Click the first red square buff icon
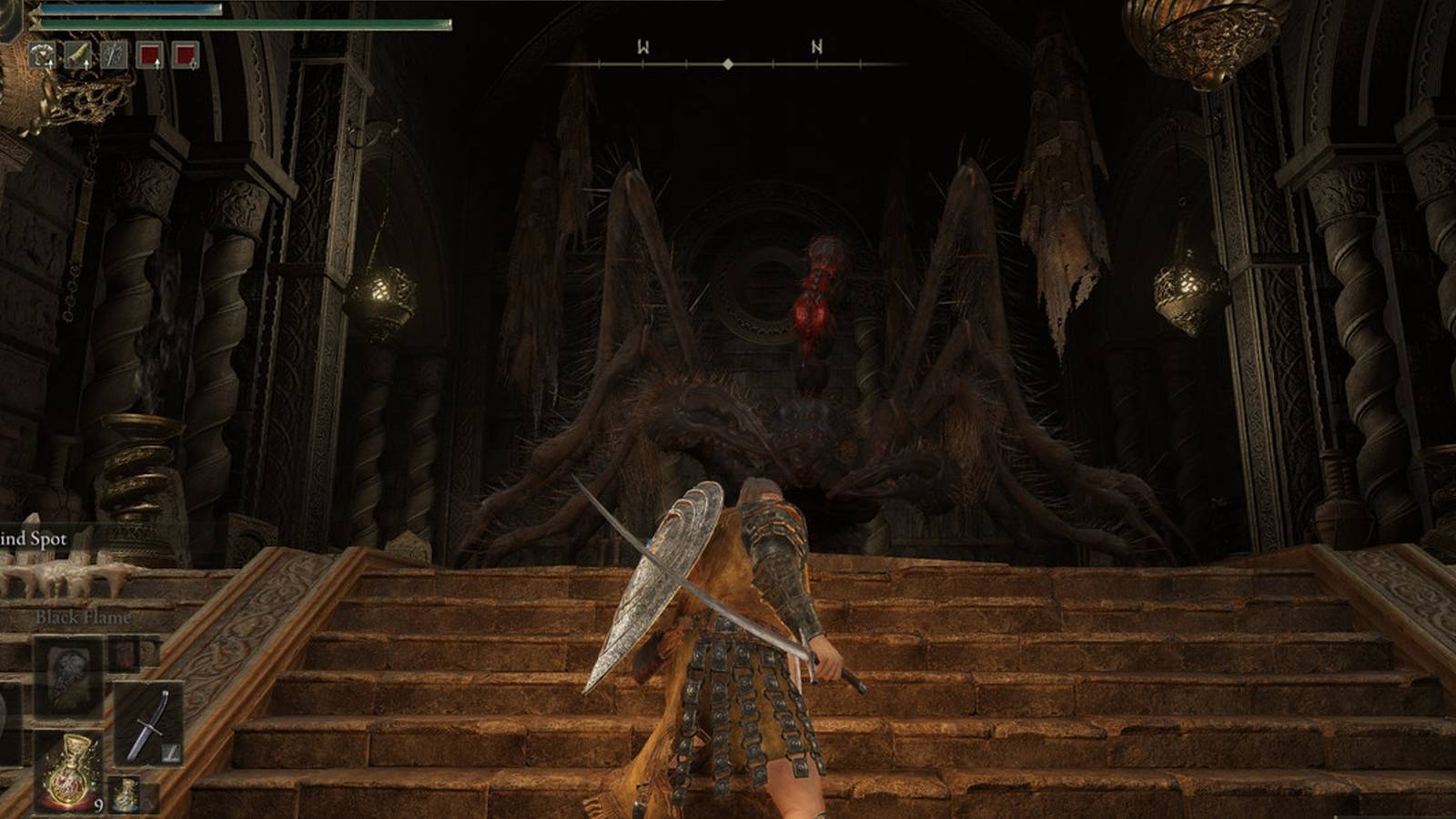This screenshot has width=1456, height=819. tap(150, 55)
